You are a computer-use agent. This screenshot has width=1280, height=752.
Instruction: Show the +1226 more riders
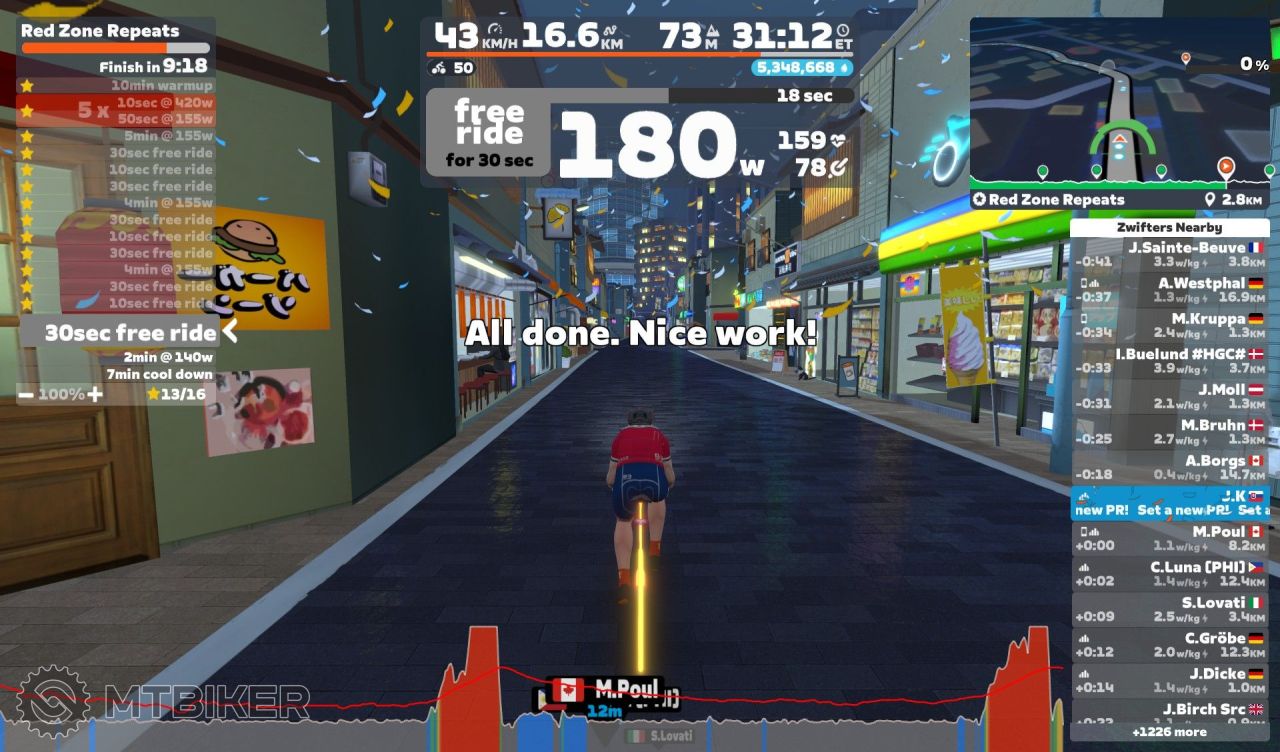click(1169, 732)
